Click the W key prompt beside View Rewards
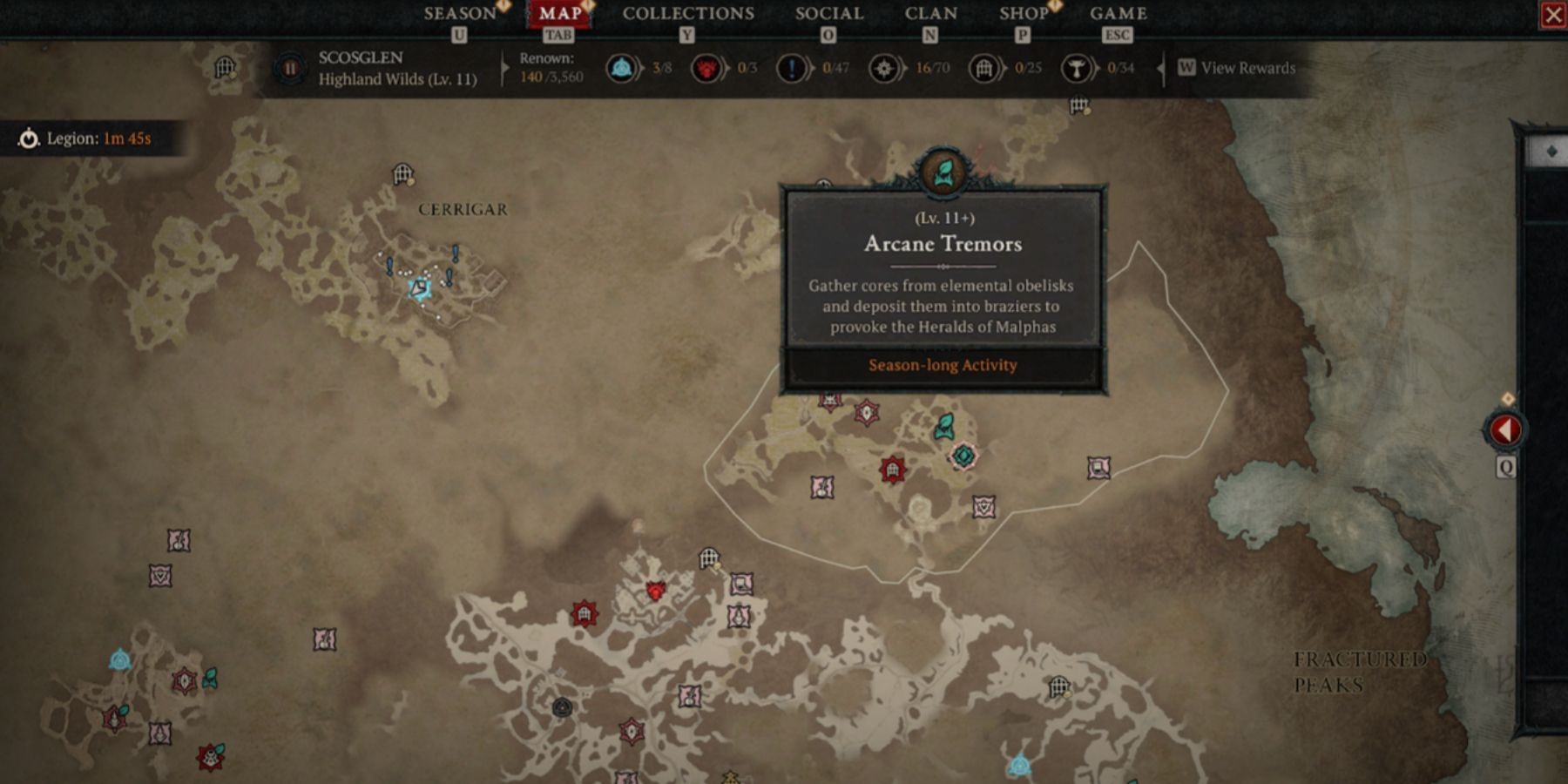Viewport: 1568px width, 784px height. [x=1186, y=67]
